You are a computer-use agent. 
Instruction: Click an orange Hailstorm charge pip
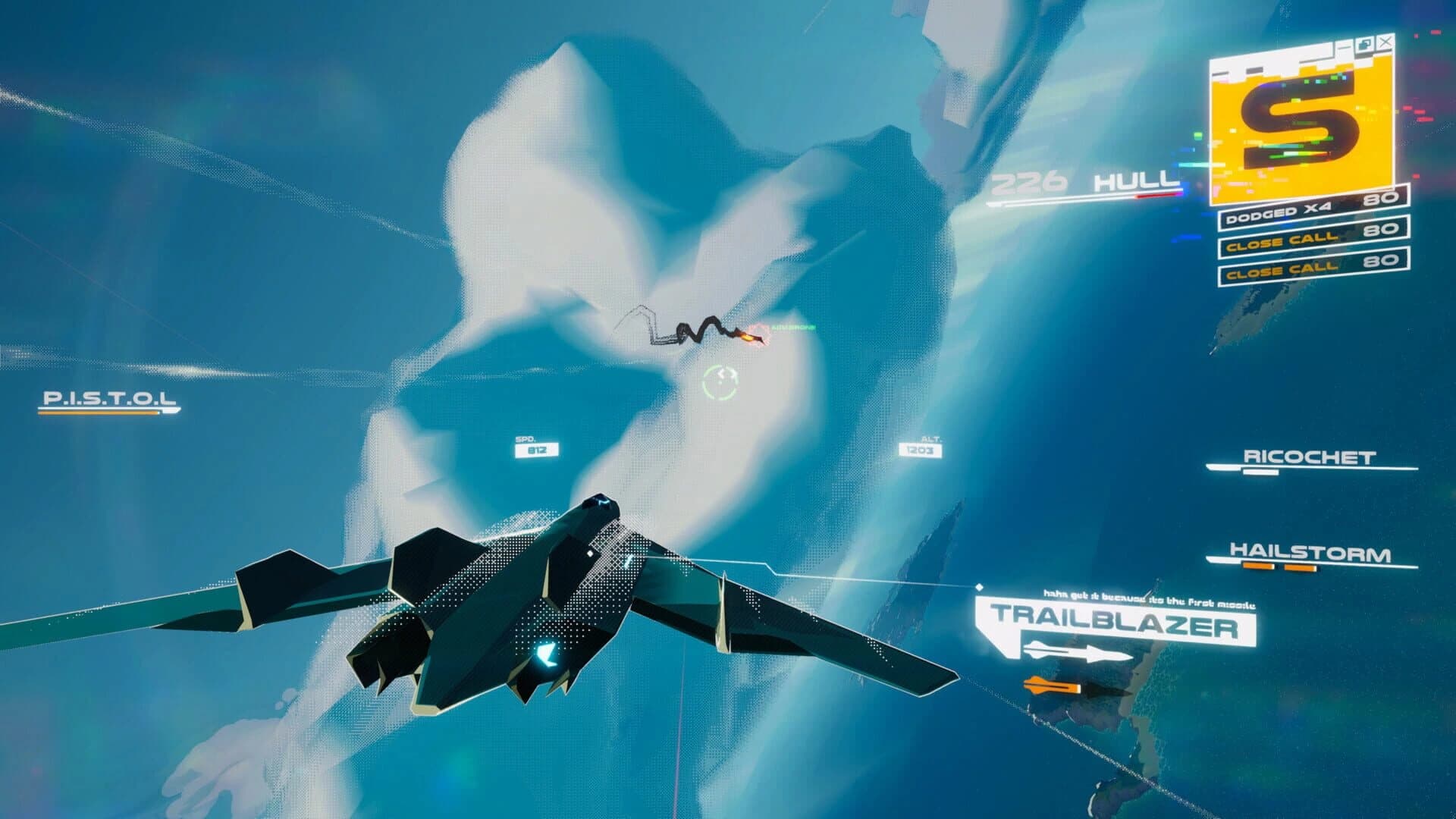1259,566
